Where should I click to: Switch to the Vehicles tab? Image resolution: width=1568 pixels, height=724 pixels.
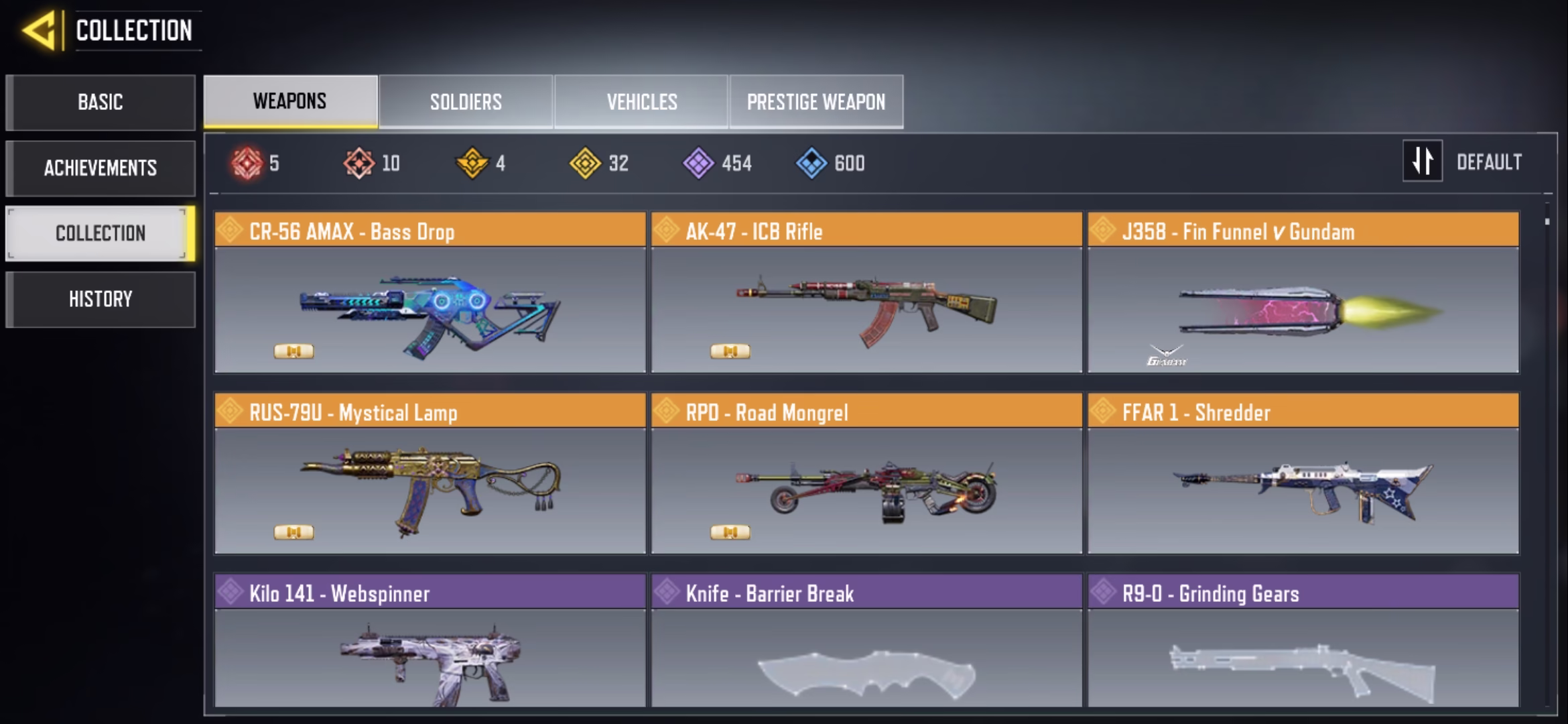(x=641, y=102)
